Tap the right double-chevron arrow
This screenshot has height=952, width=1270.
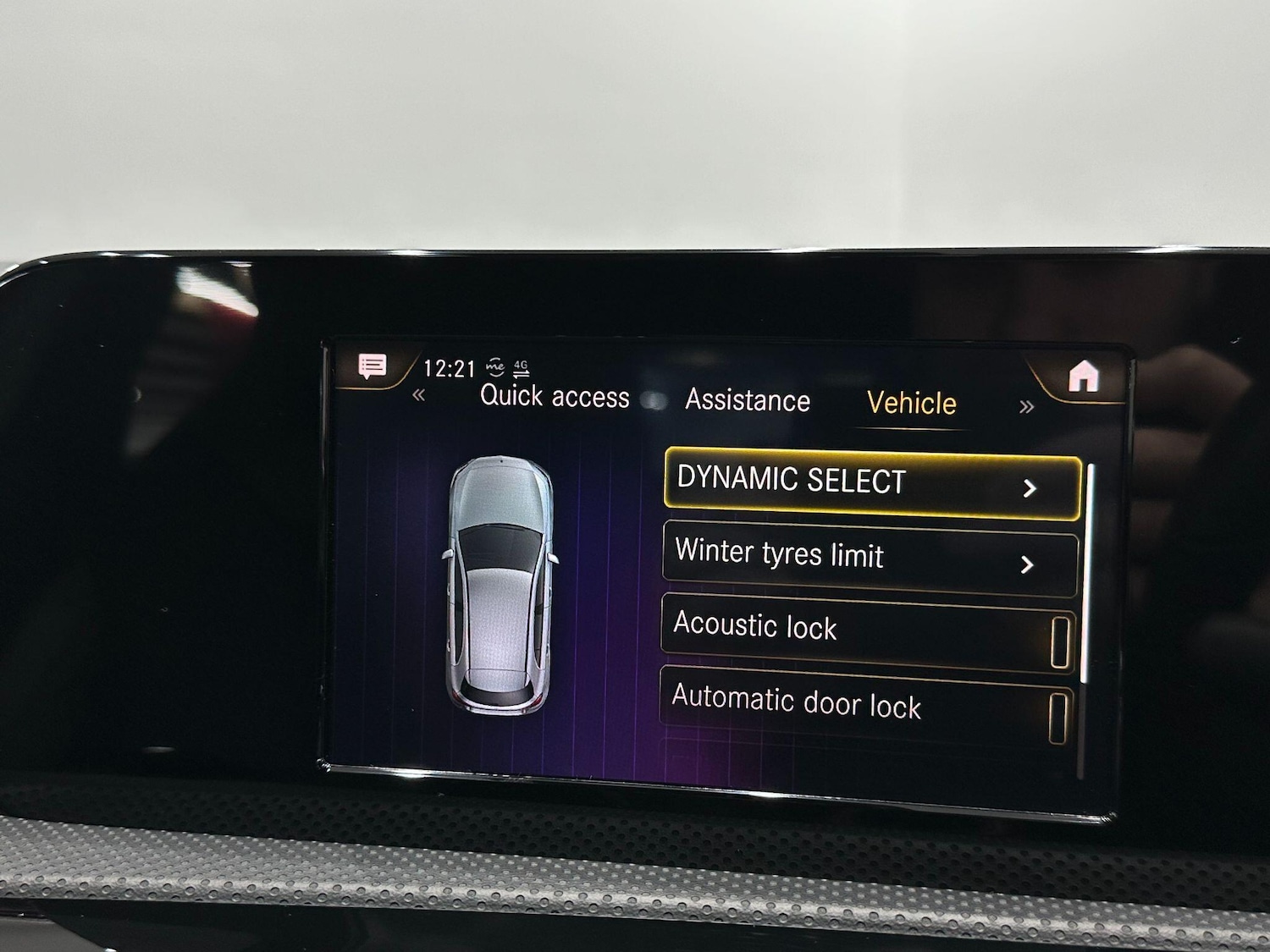pyautogui.click(x=1025, y=406)
